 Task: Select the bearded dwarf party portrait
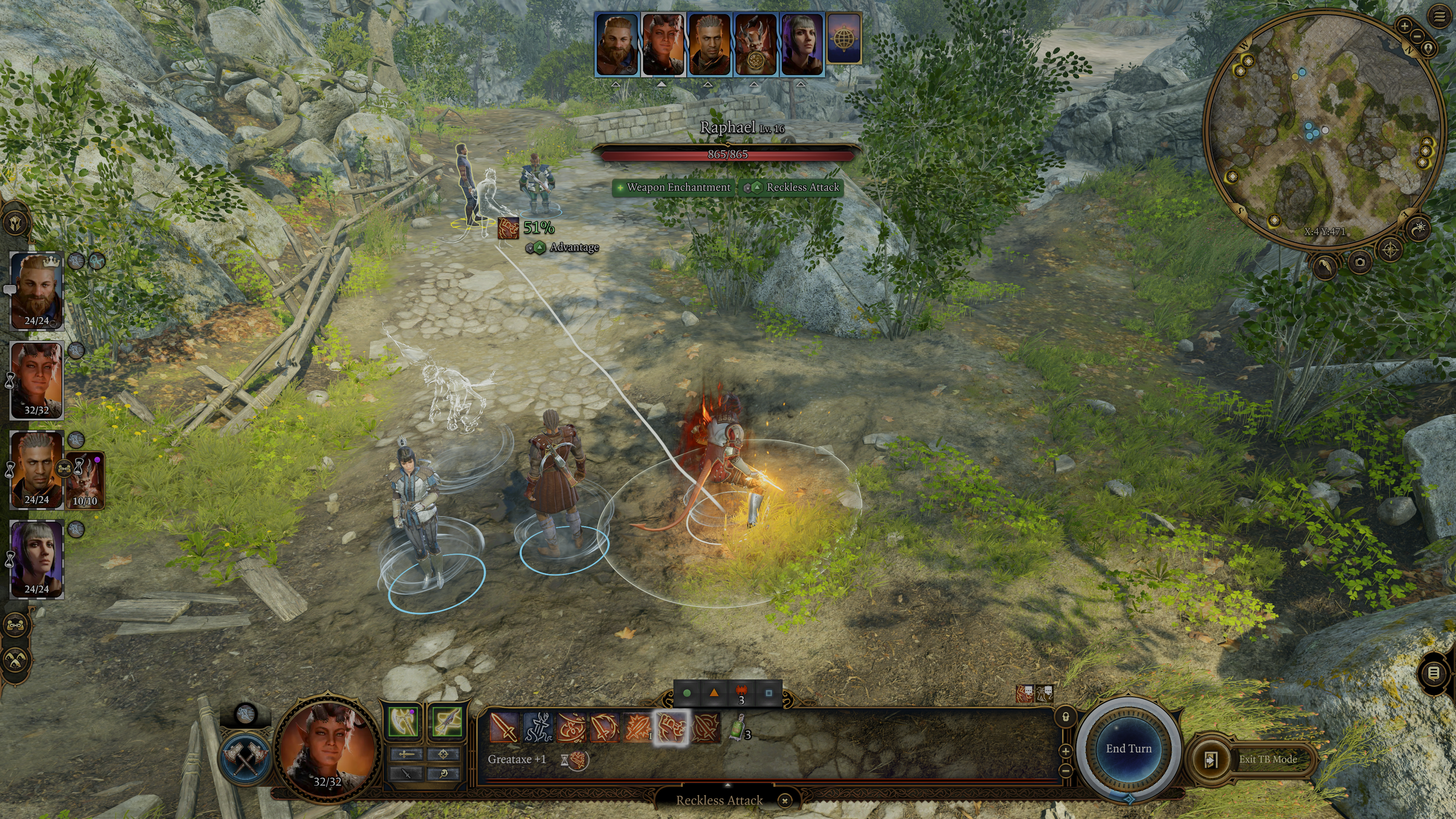tap(37, 290)
